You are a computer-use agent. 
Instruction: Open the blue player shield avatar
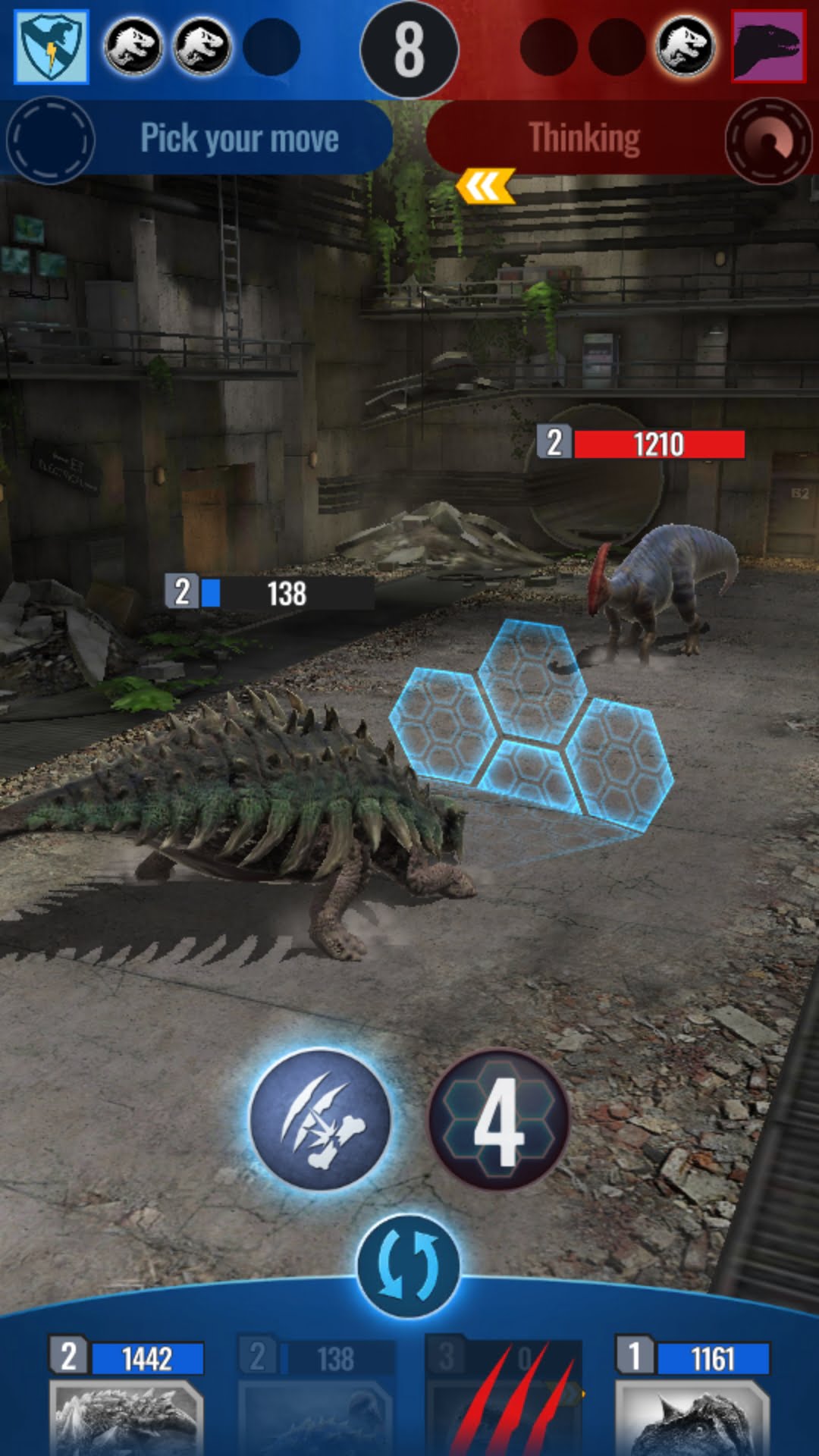pos(52,47)
